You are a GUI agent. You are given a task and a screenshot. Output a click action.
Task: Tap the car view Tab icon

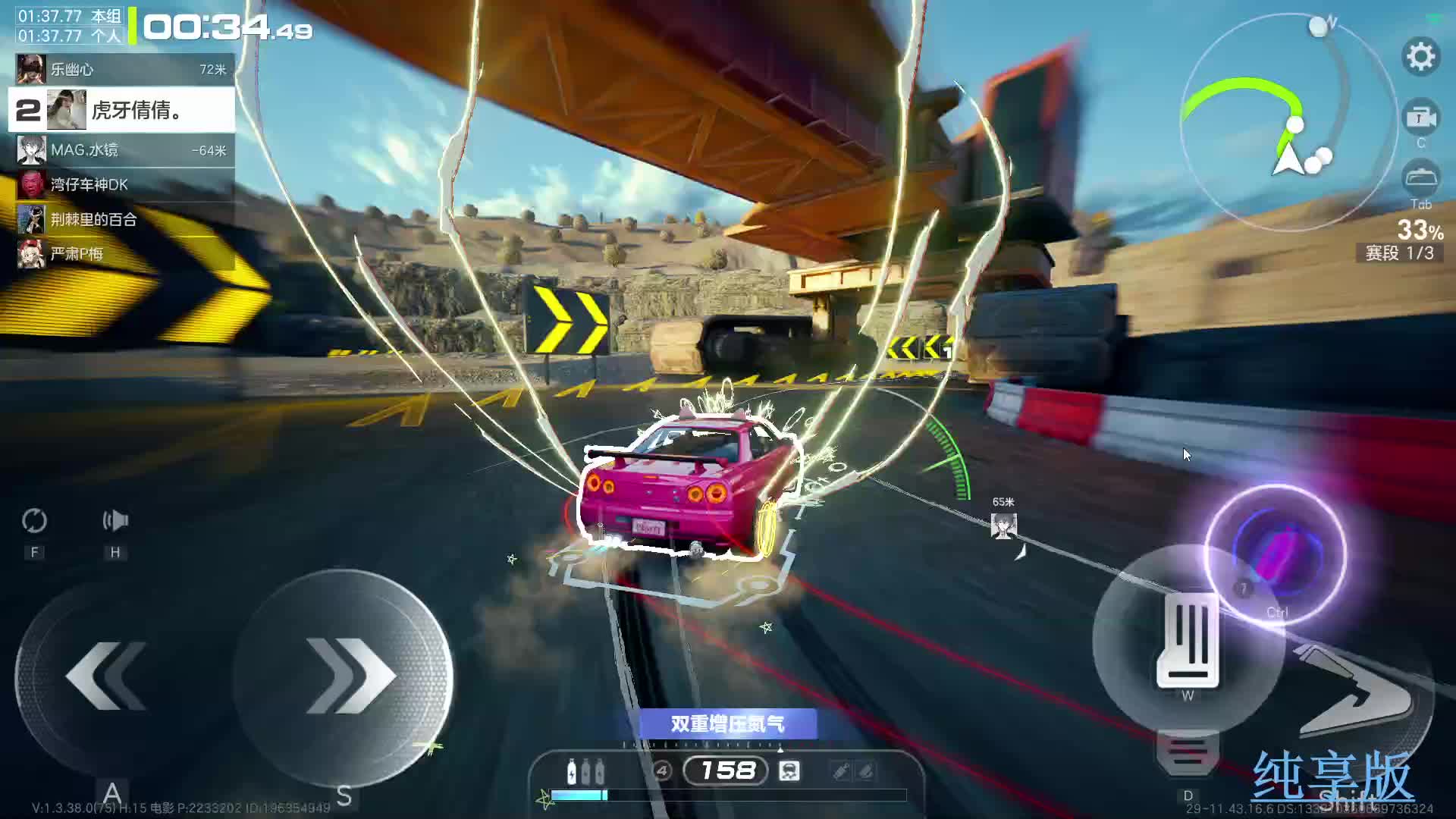[1420, 179]
